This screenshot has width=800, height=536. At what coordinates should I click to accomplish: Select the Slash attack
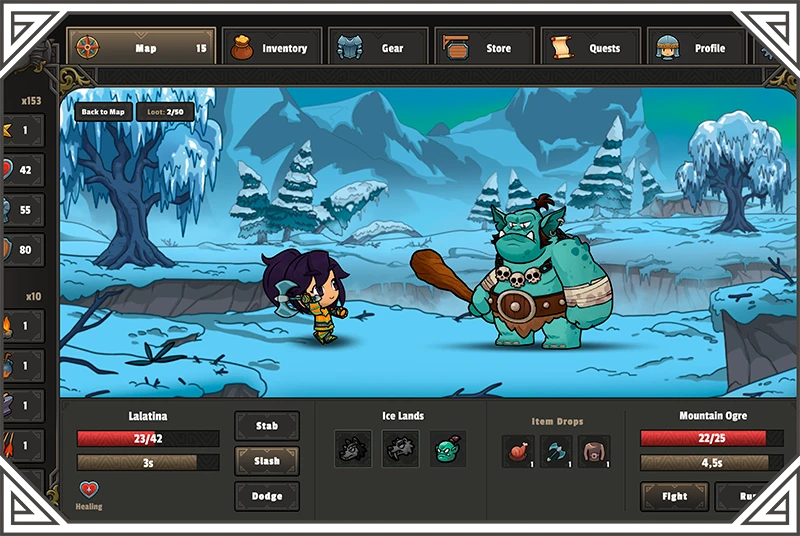tap(266, 461)
